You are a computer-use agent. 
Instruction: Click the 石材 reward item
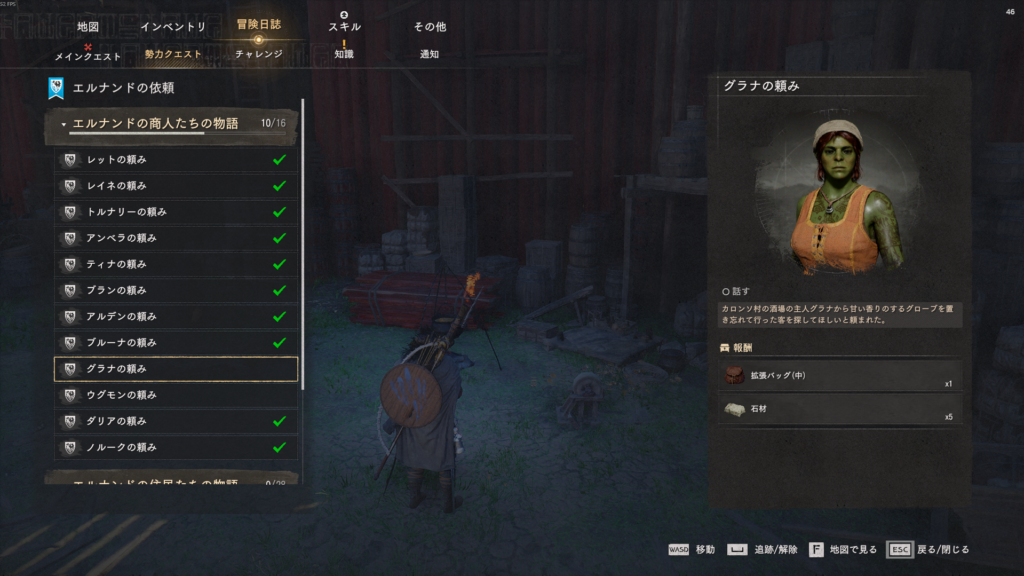840,409
